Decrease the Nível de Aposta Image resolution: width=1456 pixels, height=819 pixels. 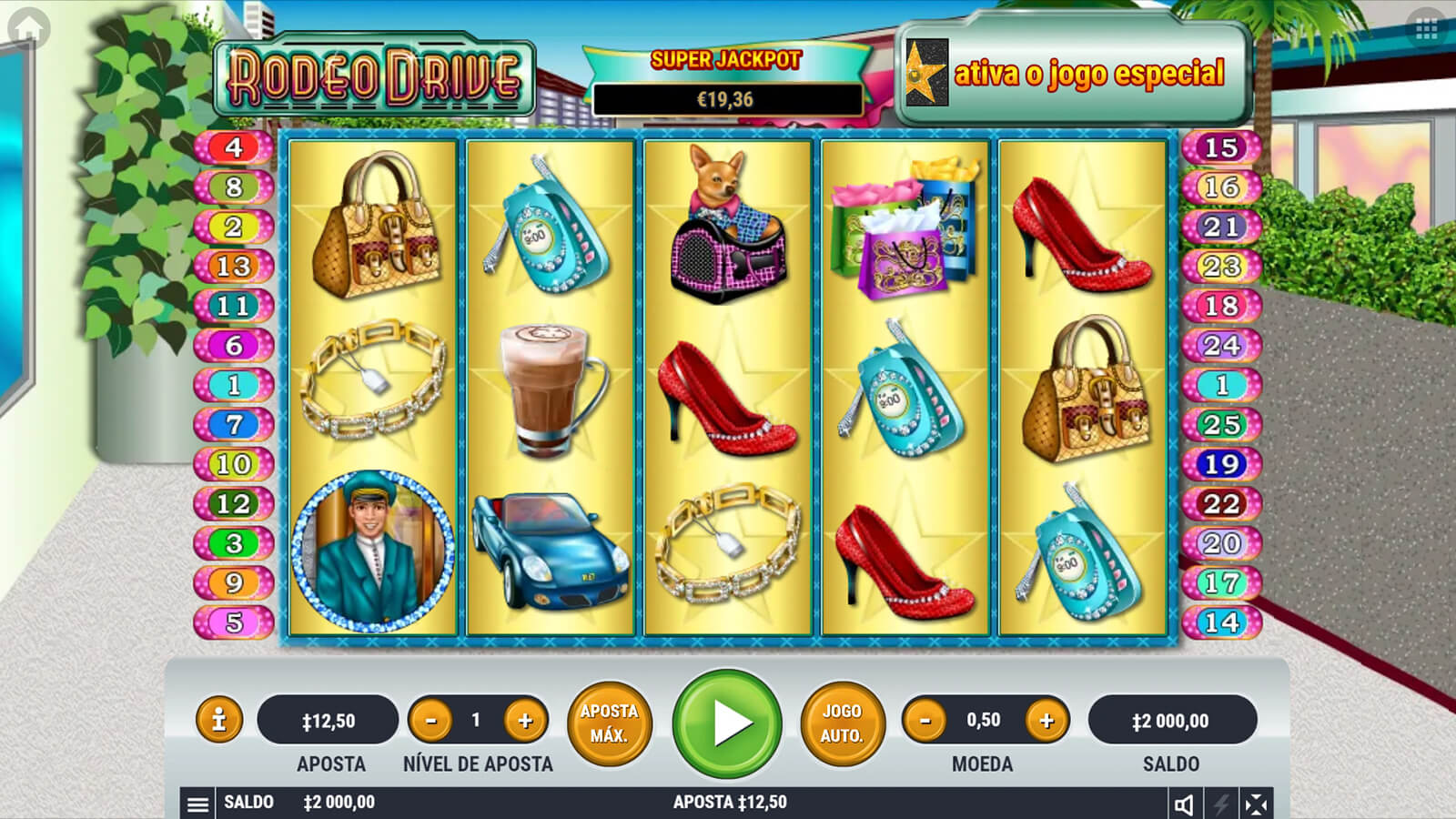coord(431,721)
